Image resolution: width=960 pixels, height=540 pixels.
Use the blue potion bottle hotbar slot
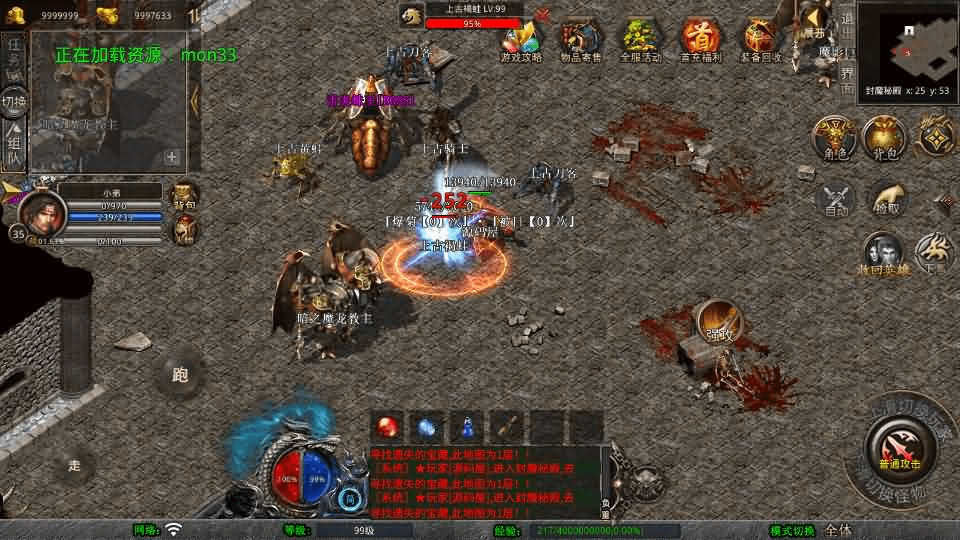tap(465, 427)
